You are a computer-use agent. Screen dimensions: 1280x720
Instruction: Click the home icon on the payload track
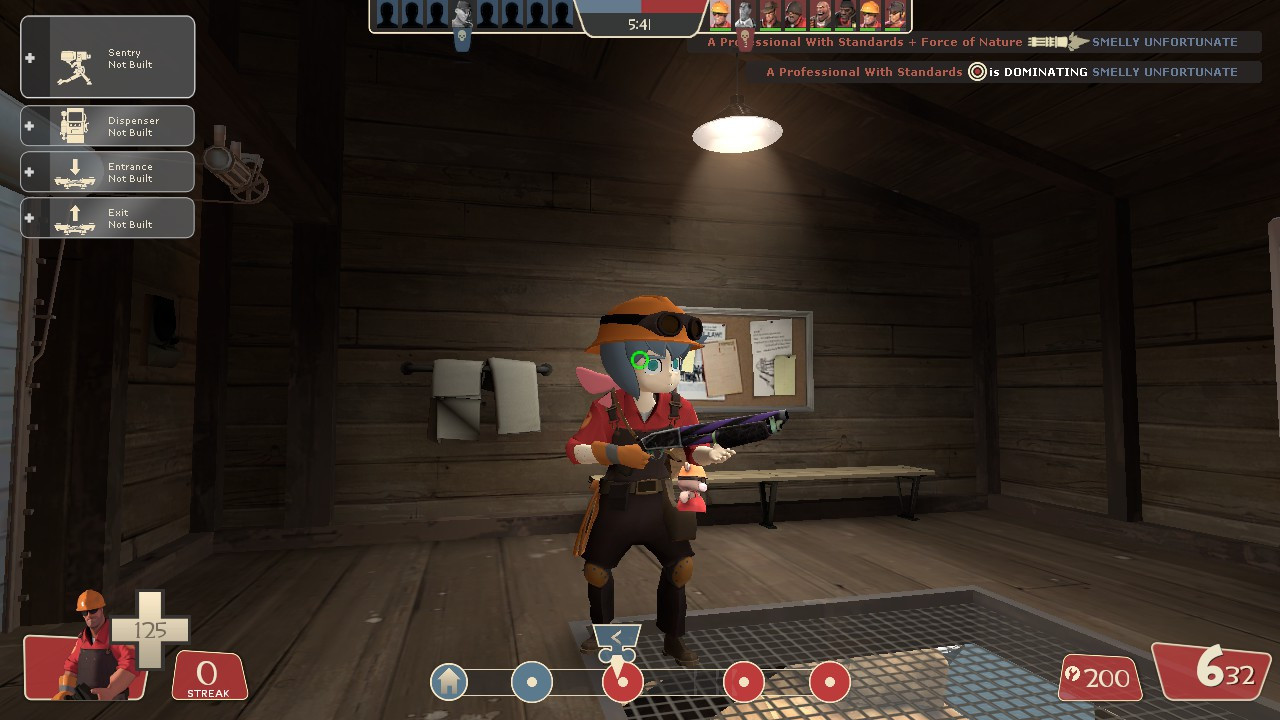tap(449, 681)
